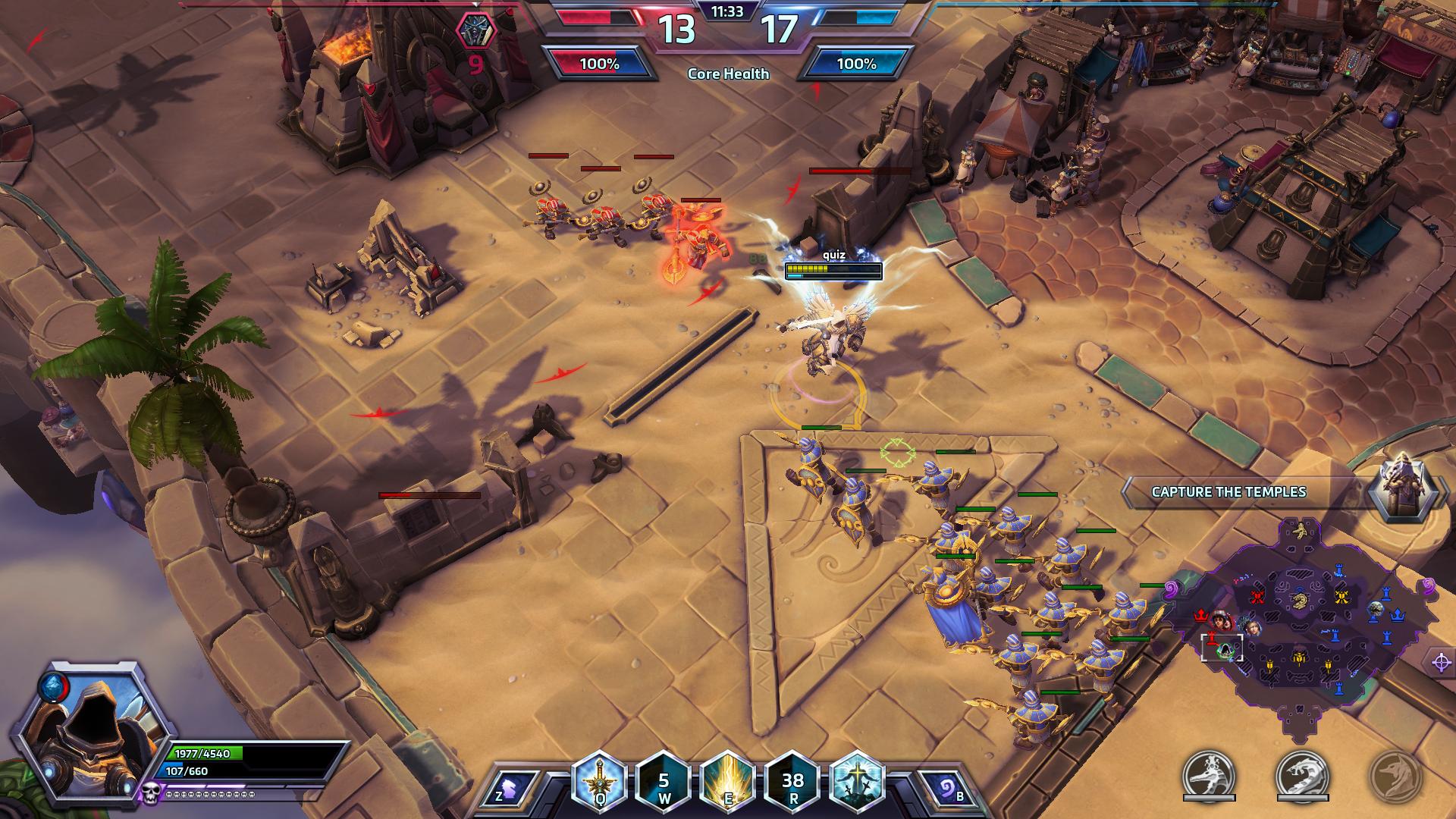Select the W ability showing cooldown 5

664,780
